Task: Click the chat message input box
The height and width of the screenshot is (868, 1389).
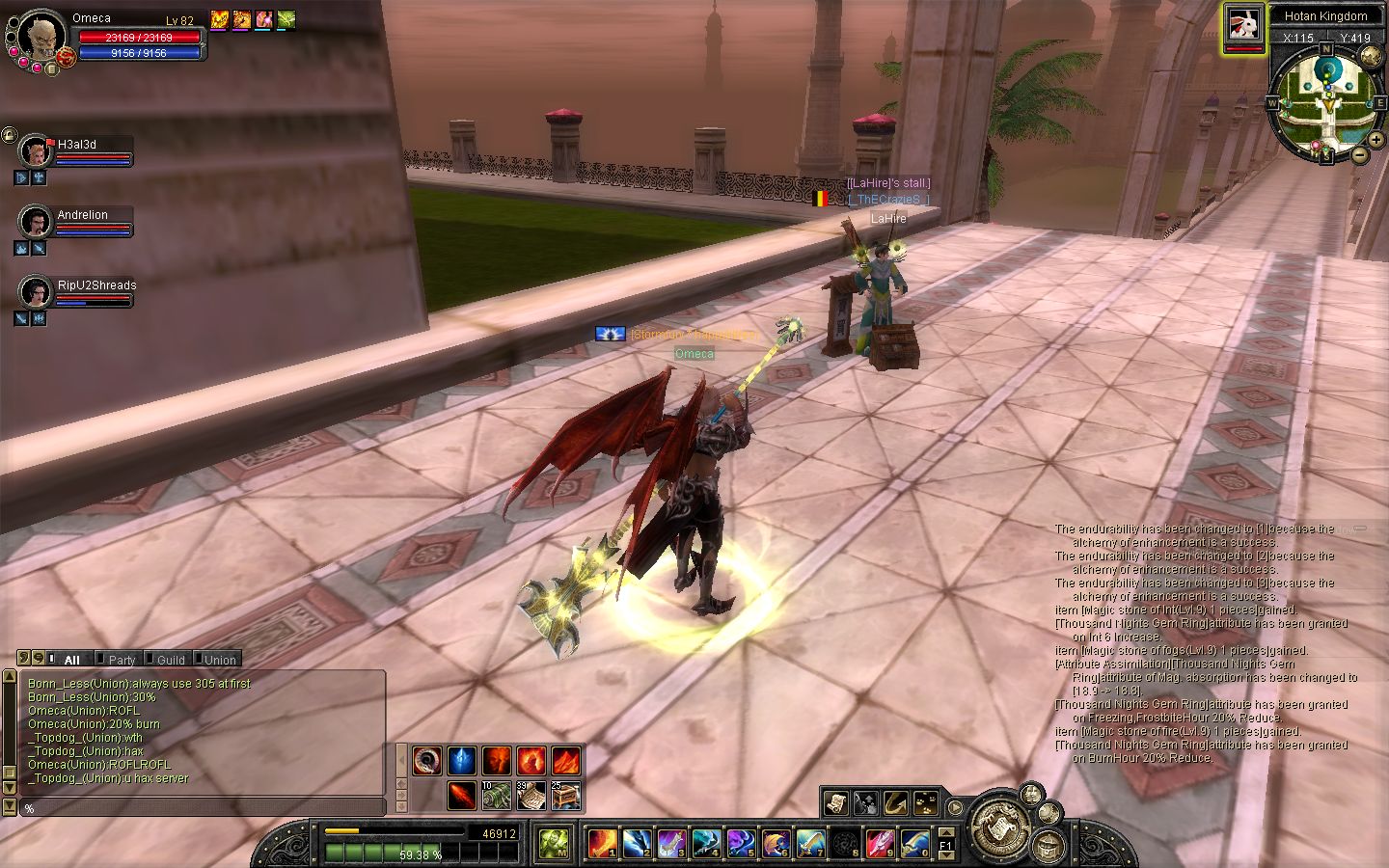Action: tap(203, 807)
